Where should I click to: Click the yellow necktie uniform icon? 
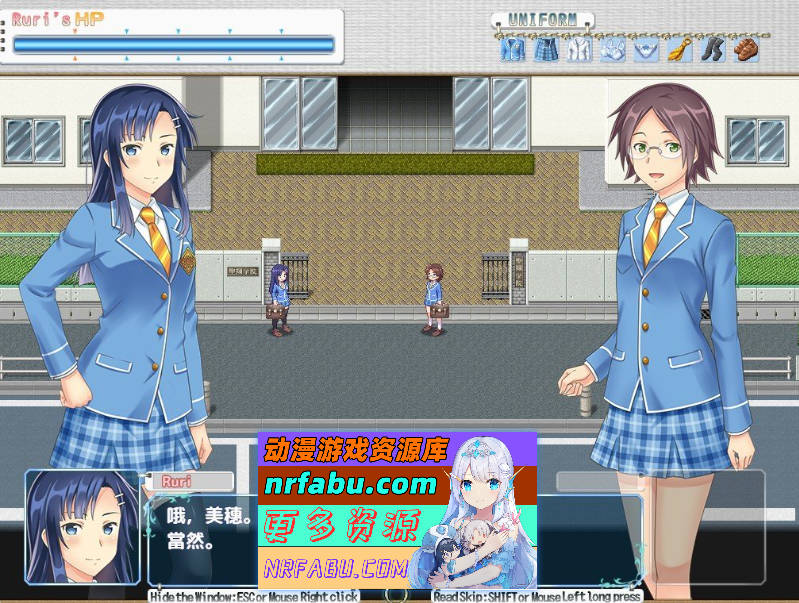click(x=680, y=49)
